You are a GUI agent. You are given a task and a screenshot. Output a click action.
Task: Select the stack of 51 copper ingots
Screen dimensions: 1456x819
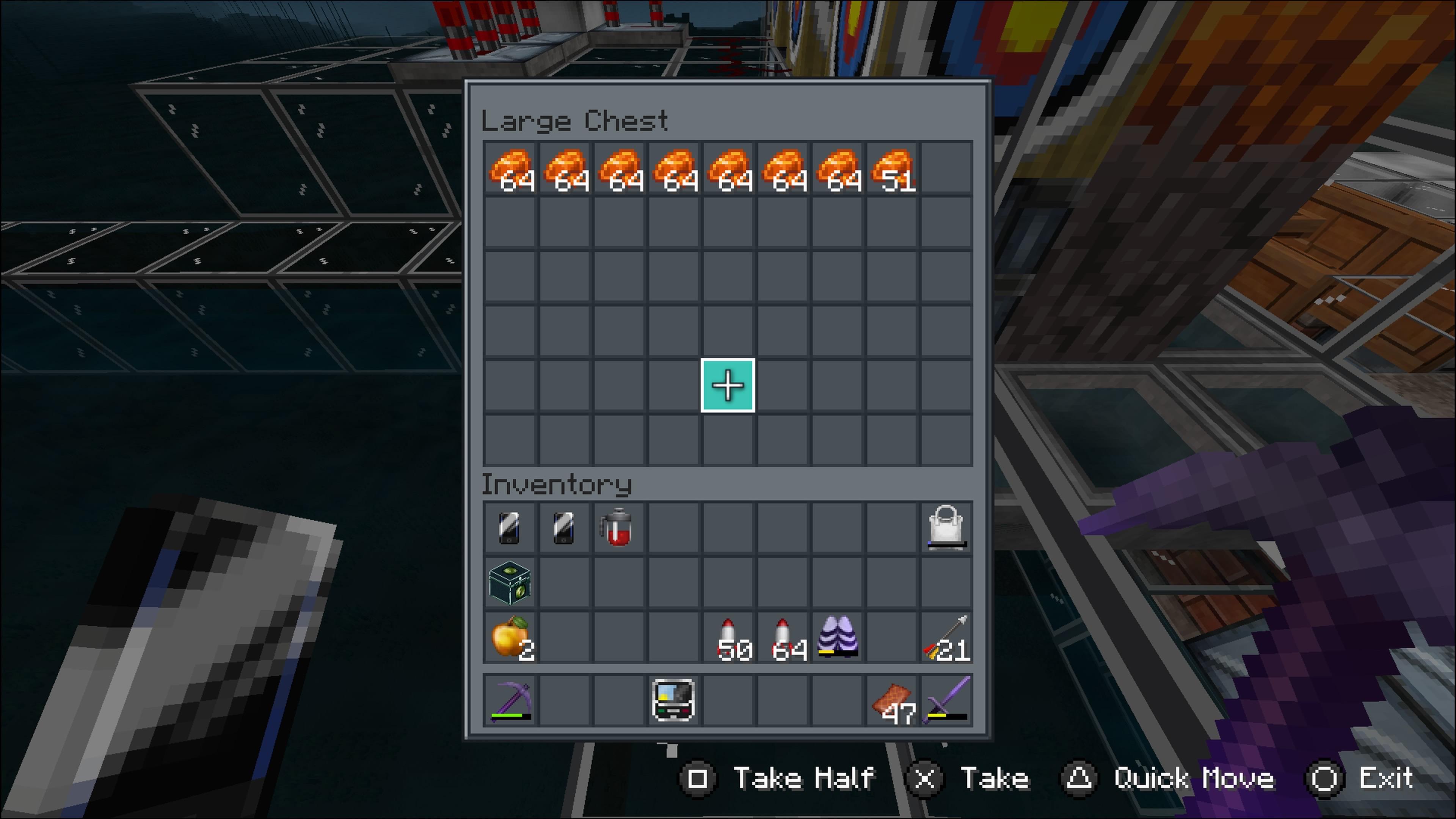tap(894, 169)
